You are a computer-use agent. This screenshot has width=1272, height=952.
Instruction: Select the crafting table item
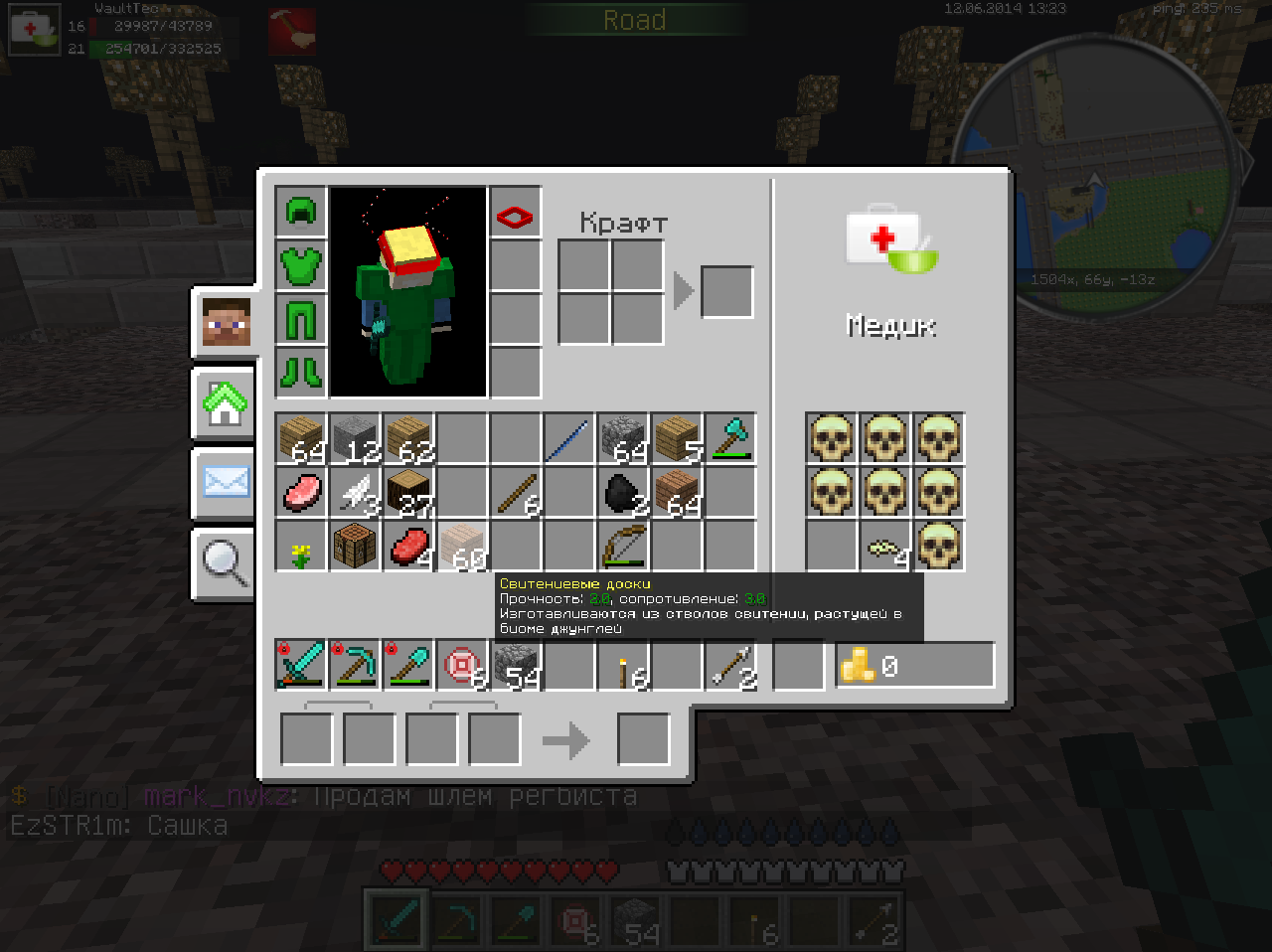point(355,546)
